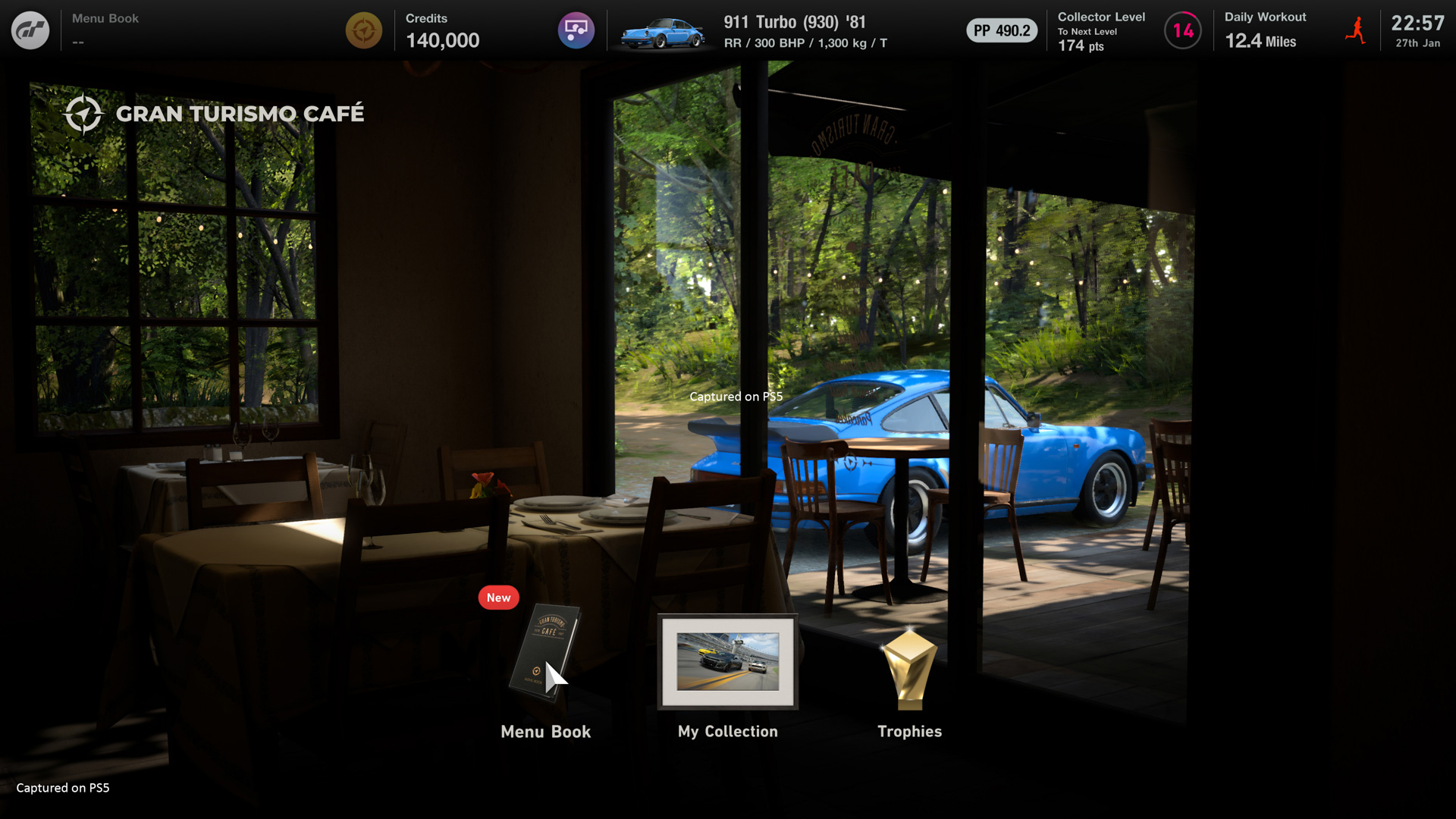This screenshot has height=819, width=1456.
Task: Select the roulette ticket icon
Action: (x=576, y=30)
